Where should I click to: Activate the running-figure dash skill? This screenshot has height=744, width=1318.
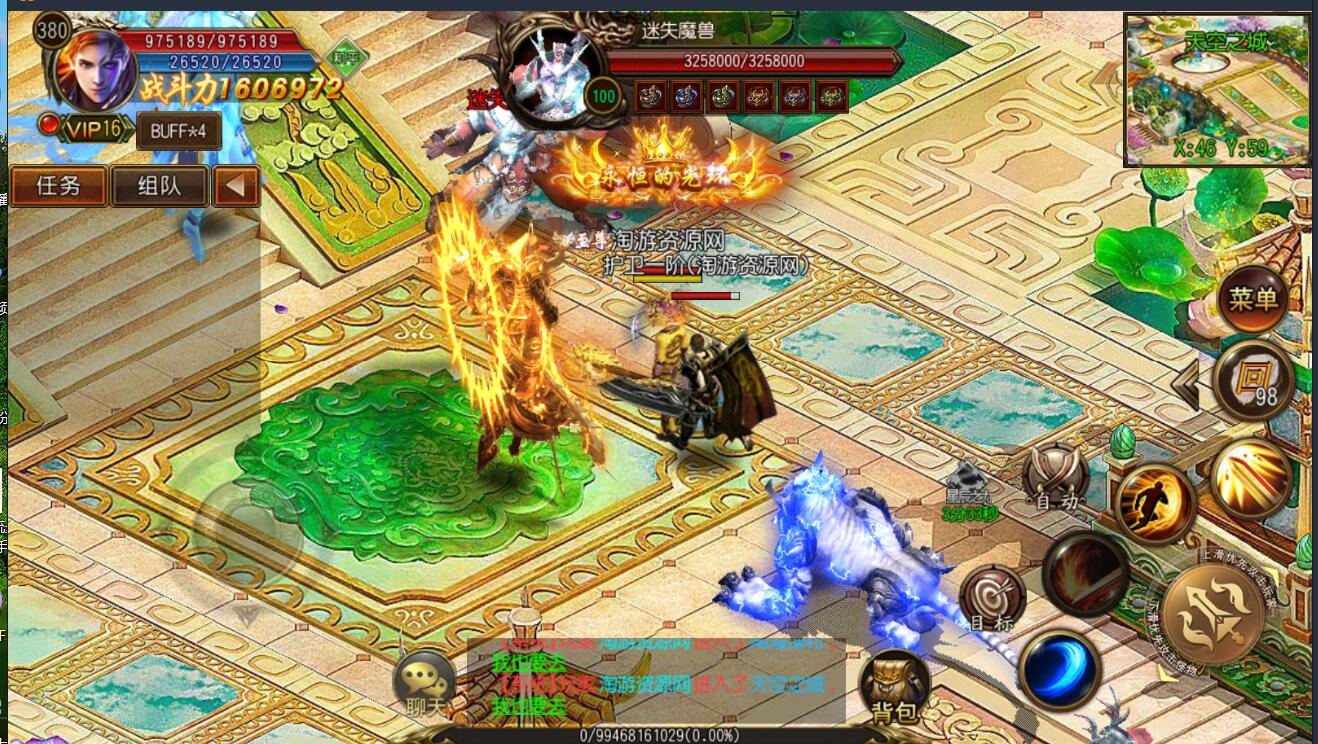click(x=1155, y=504)
